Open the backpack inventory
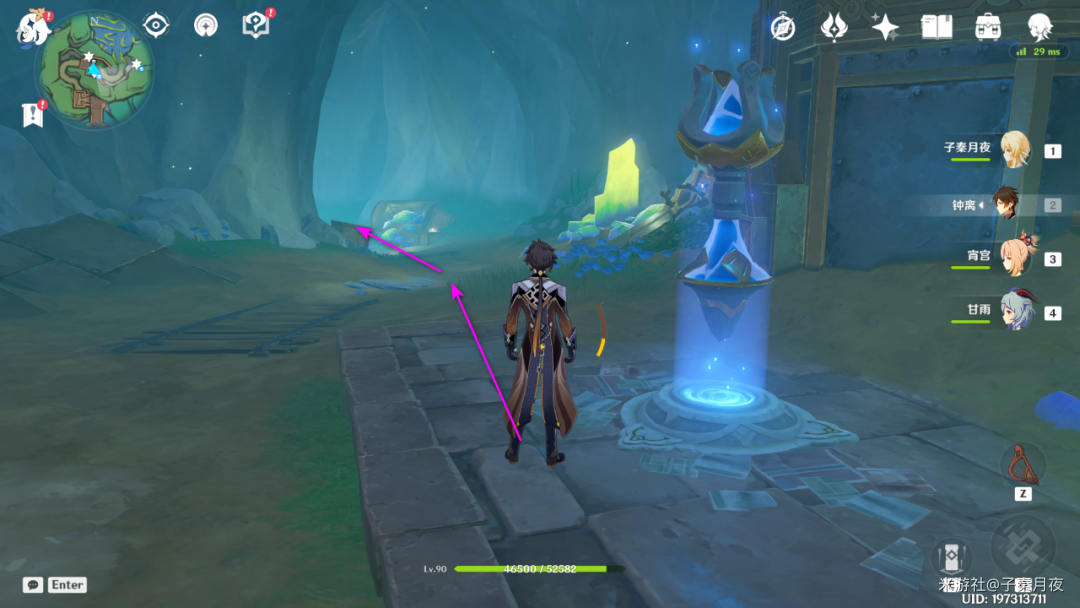1080x608 pixels. coord(988,27)
